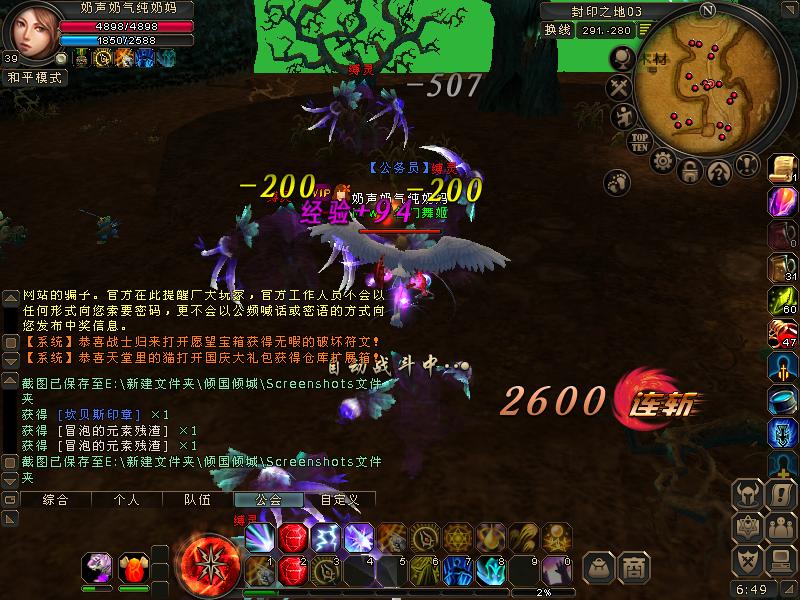800x600 pixels.
Task: Click the running figure icon by minimap
Action: pyautogui.click(x=622, y=116)
